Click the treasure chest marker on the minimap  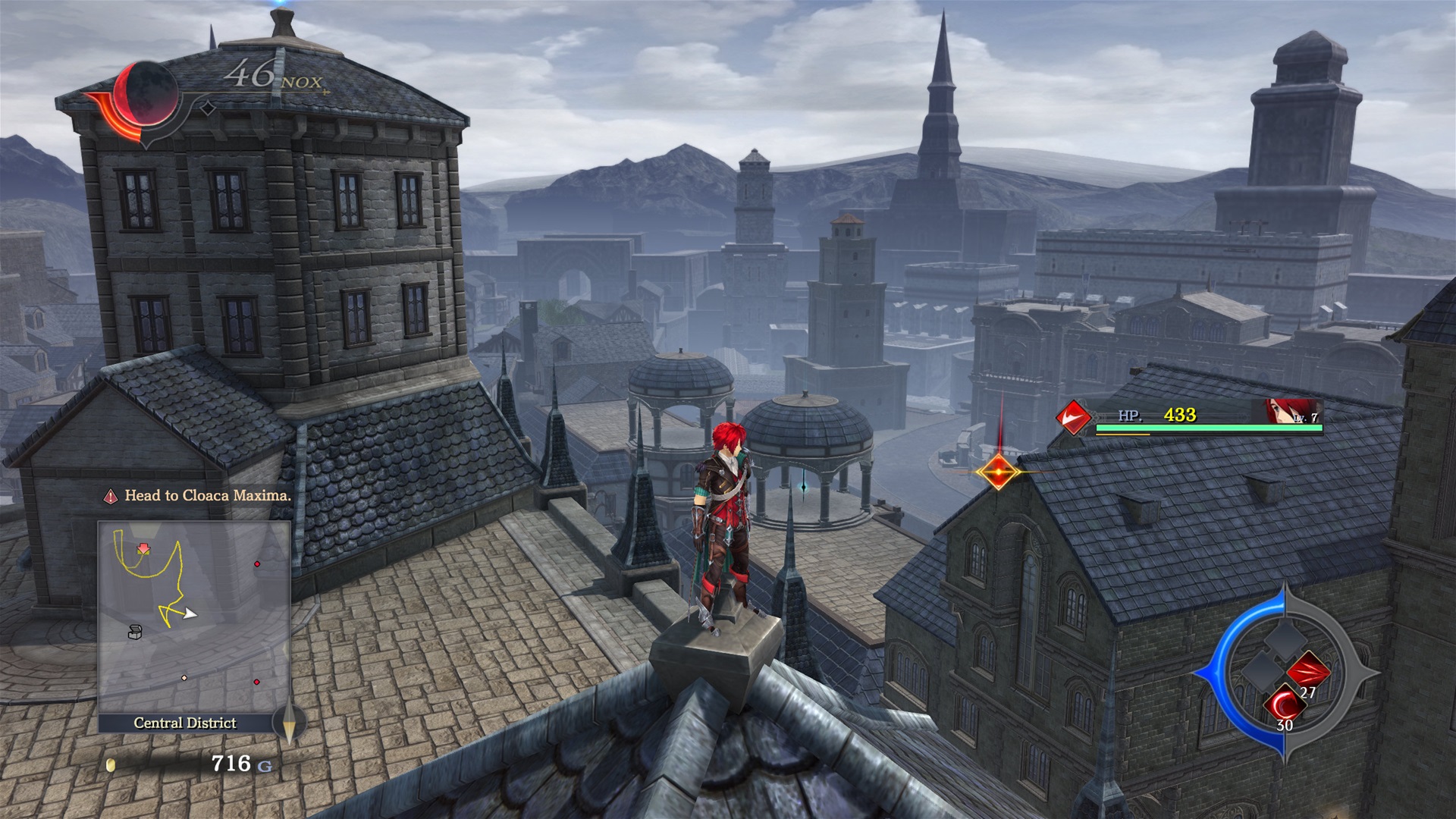(x=135, y=631)
